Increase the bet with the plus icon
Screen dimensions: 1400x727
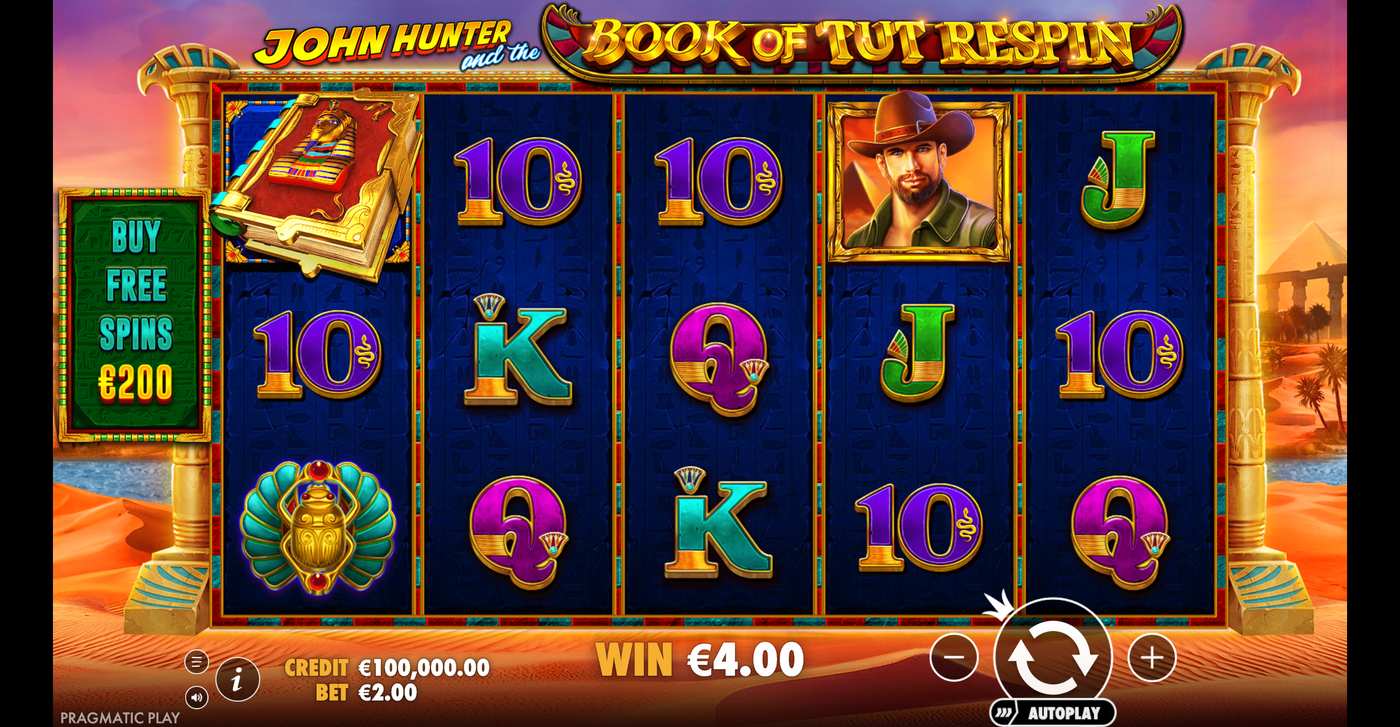[x=1152, y=657]
